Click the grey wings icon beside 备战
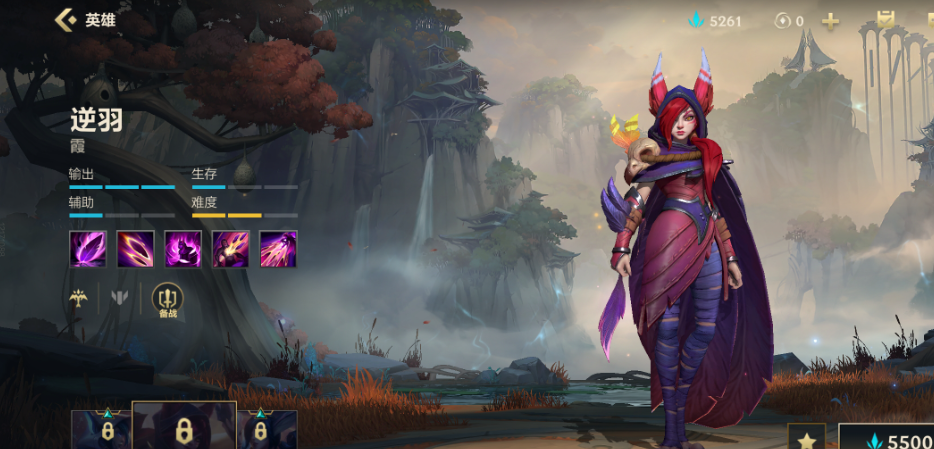This screenshot has width=934, height=449. (x=120, y=298)
